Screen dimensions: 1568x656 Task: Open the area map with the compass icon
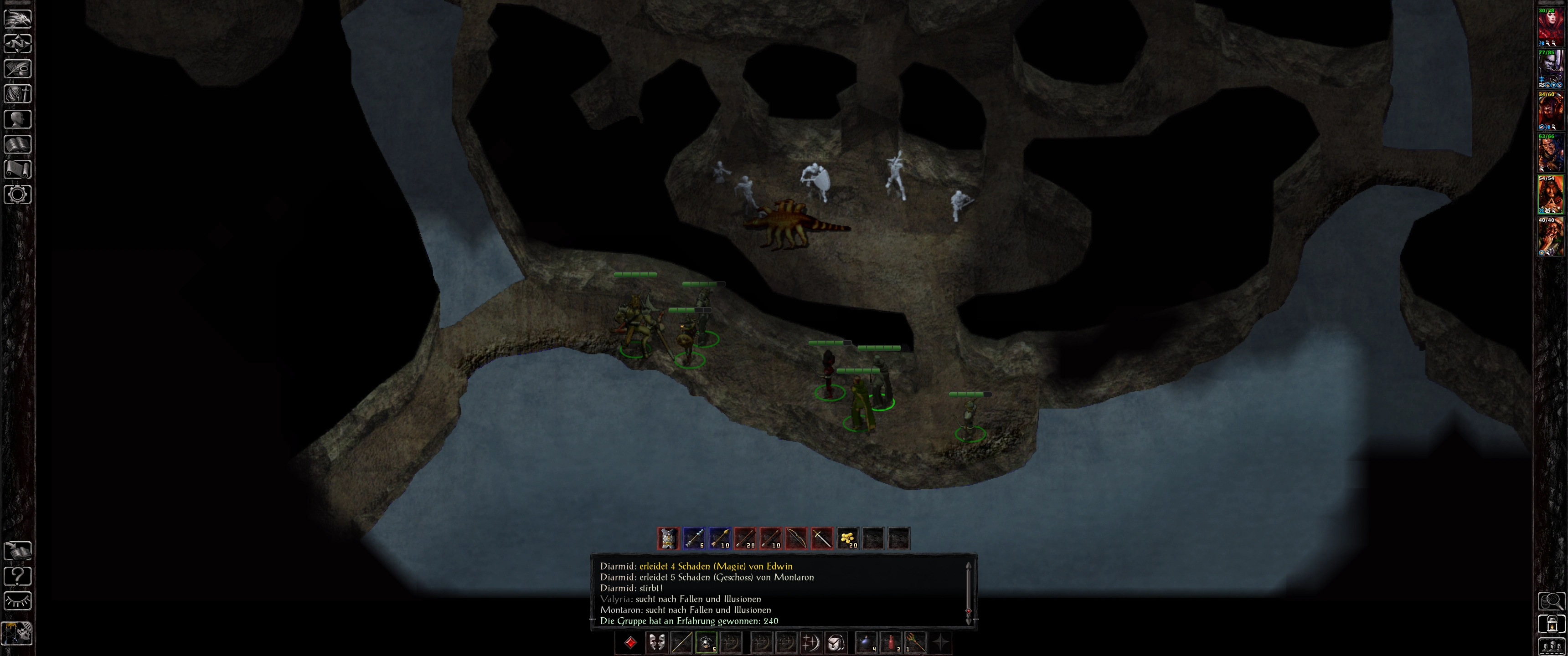coord(18,44)
